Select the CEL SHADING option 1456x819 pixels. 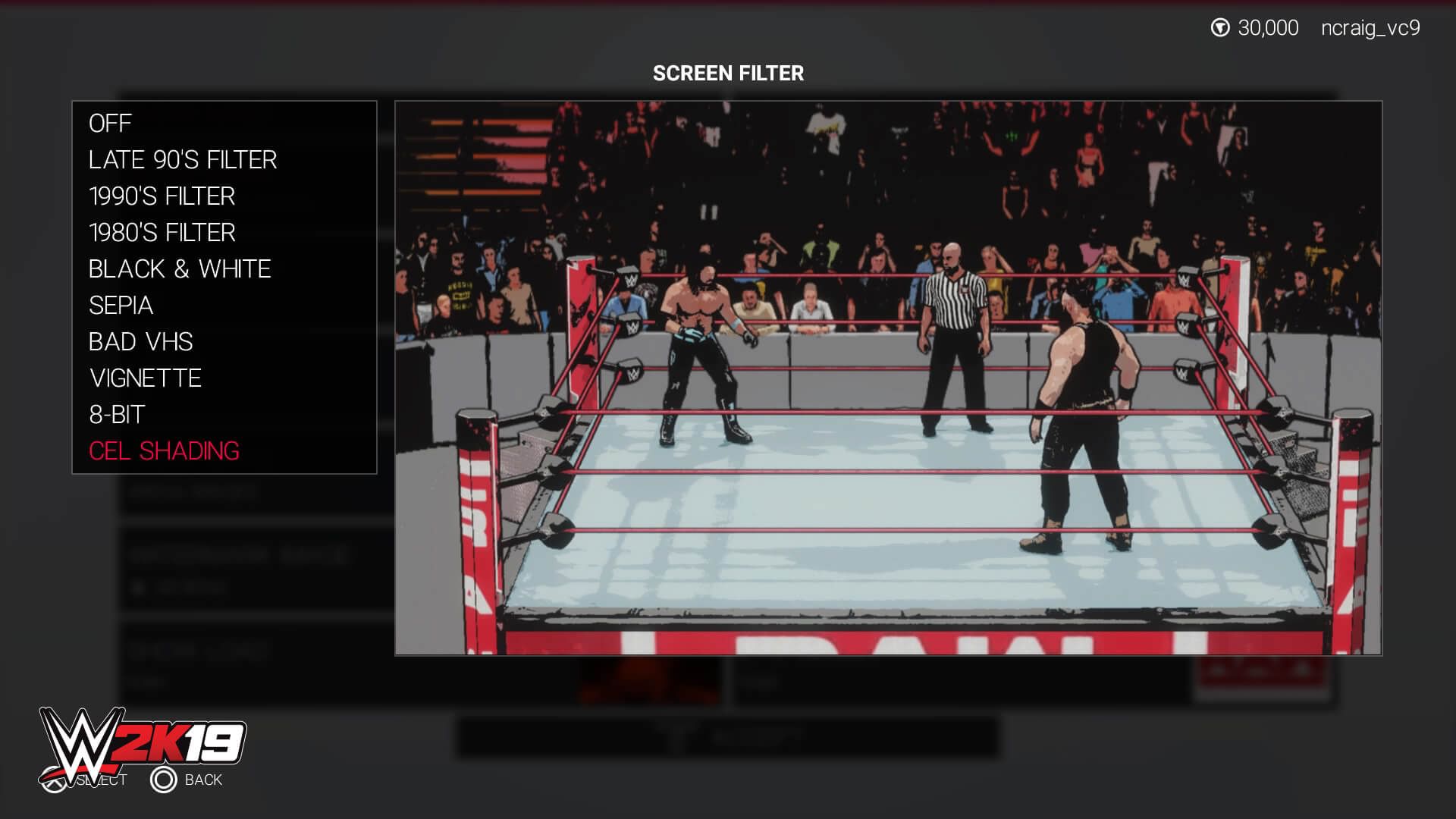pyautogui.click(x=164, y=450)
